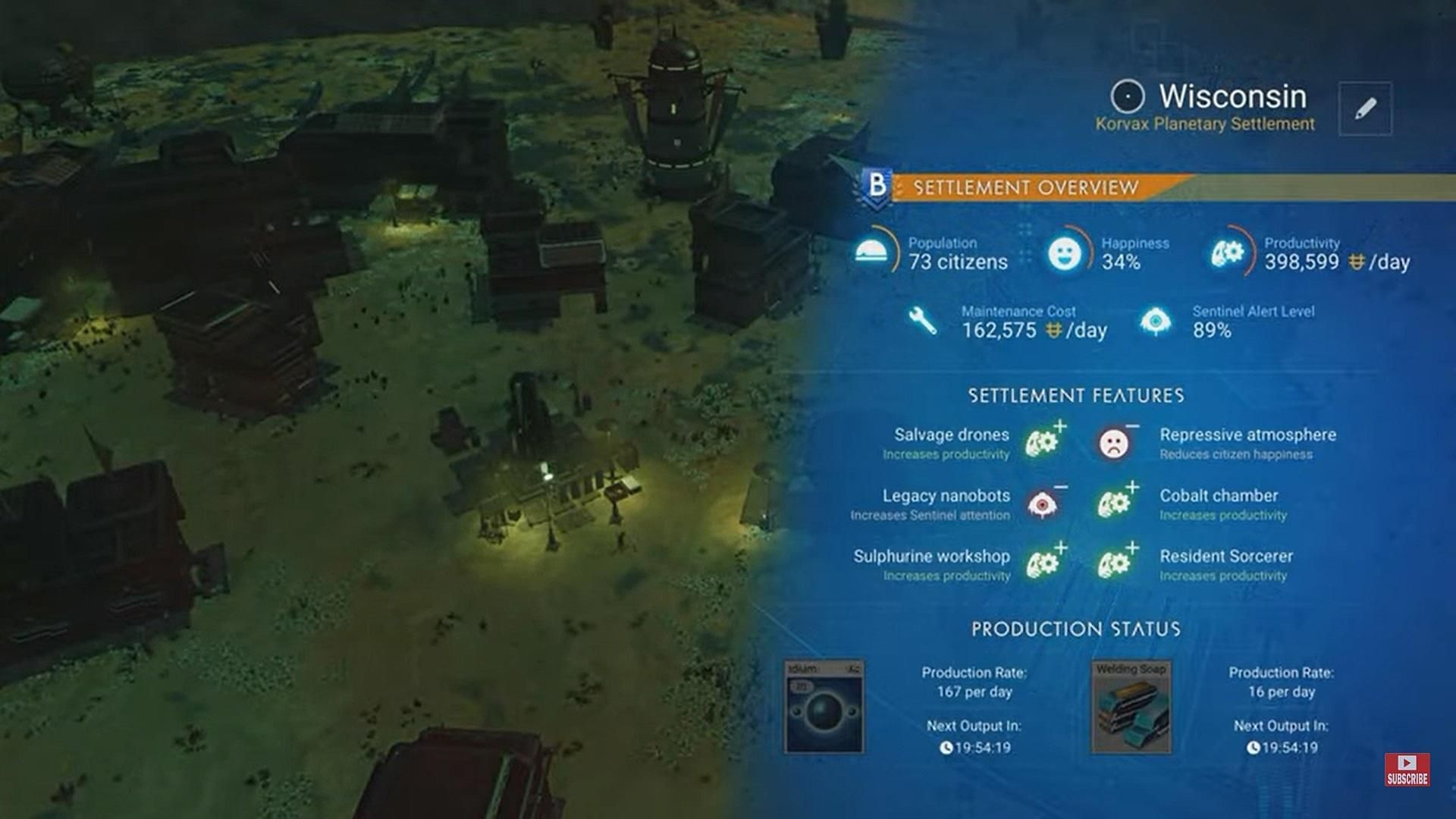1456x819 pixels.
Task: Click the Repressive atmosphere sad face icon
Action: 1115,444
